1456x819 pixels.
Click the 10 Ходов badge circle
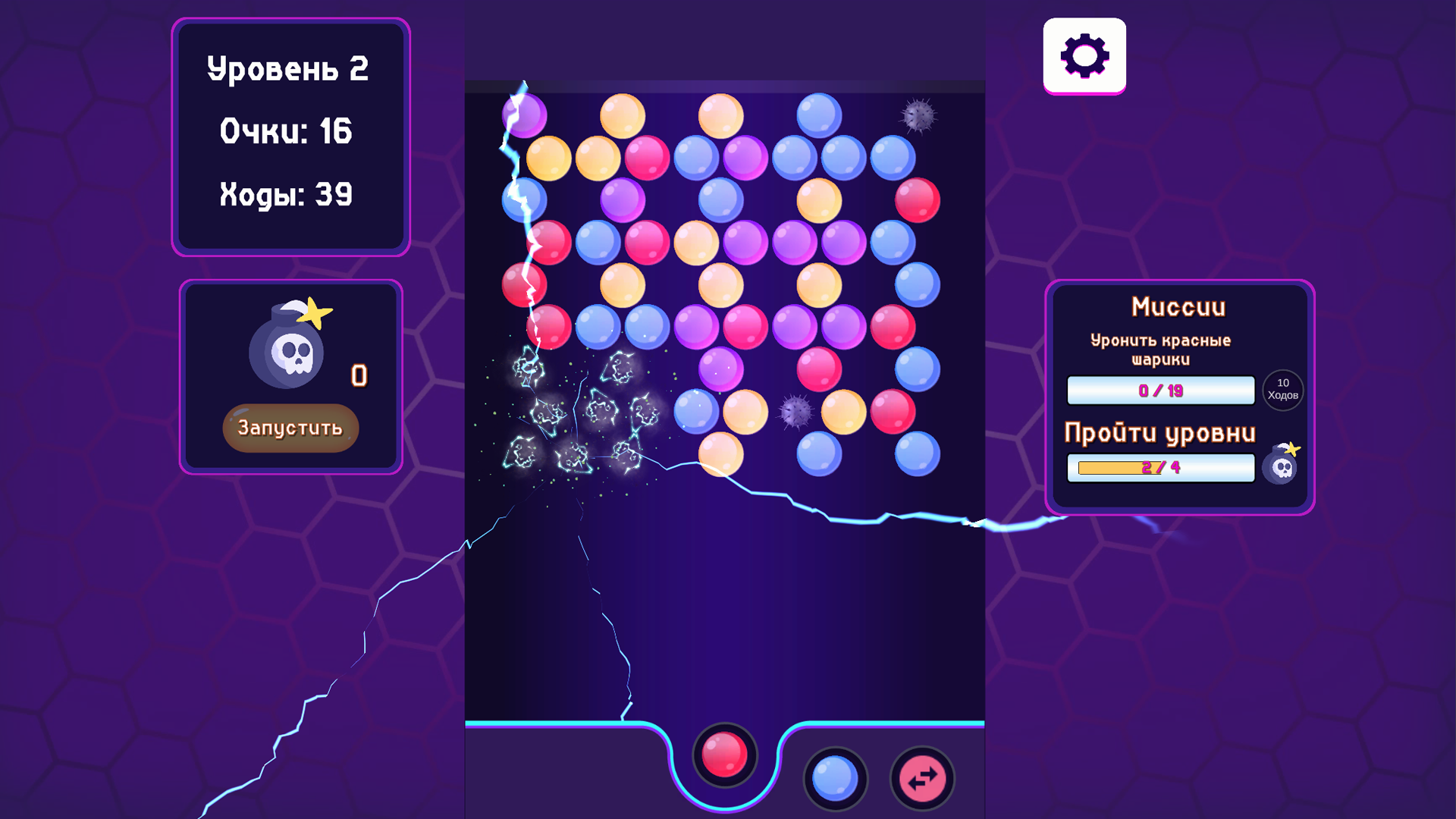[x=1282, y=390]
